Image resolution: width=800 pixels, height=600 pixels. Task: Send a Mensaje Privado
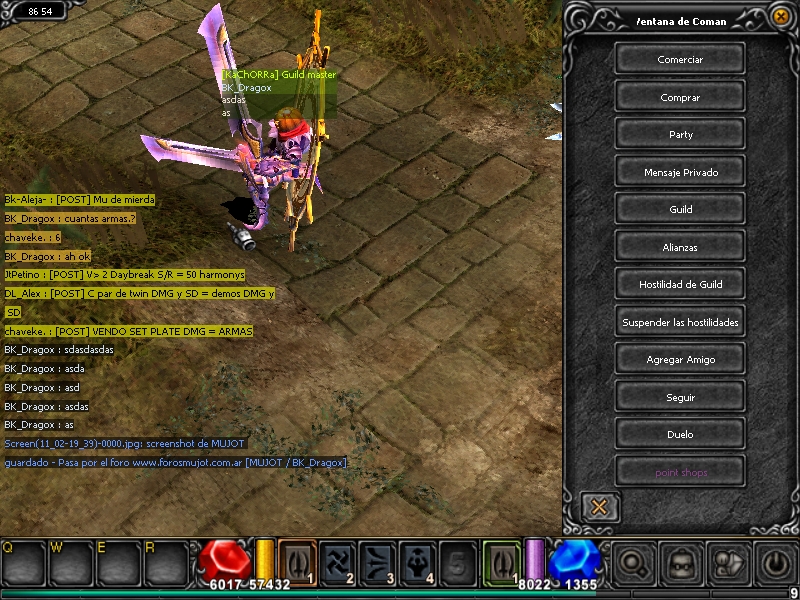pos(680,172)
